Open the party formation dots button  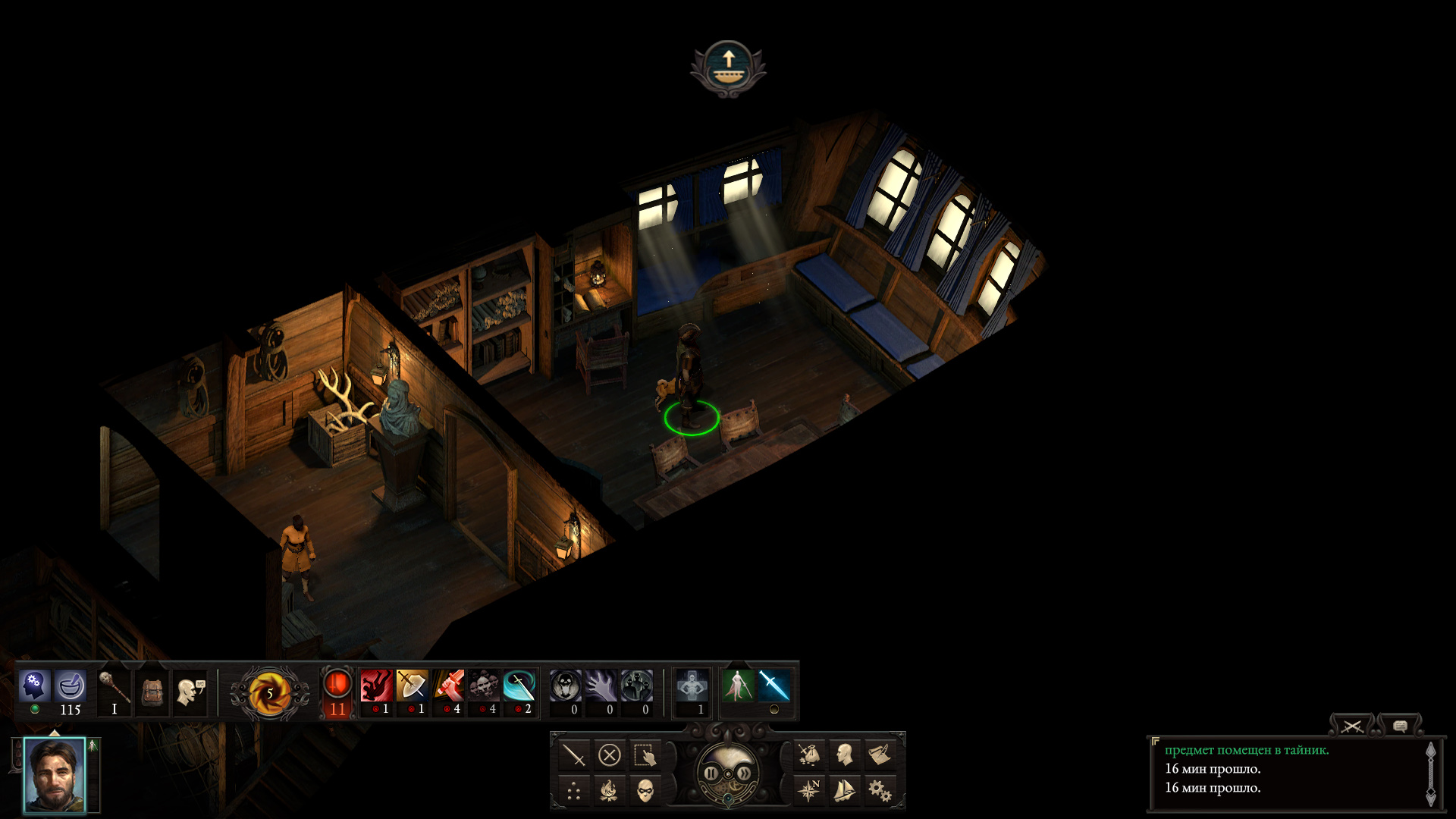[574, 791]
